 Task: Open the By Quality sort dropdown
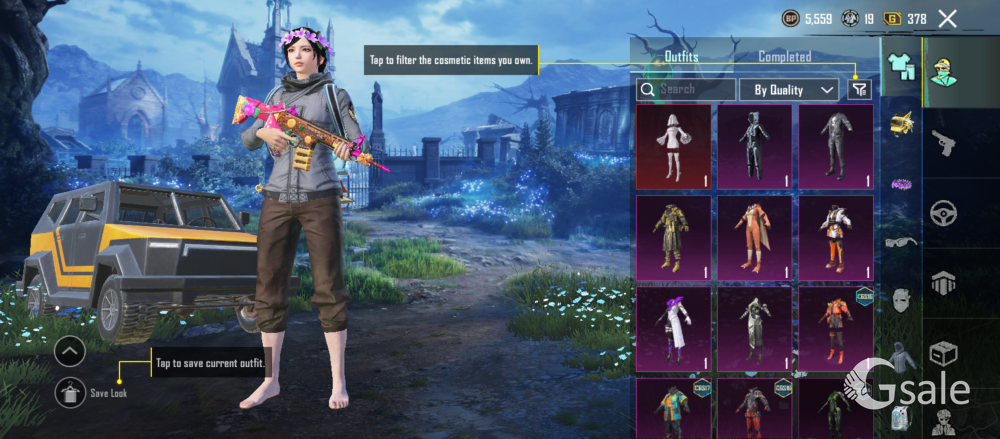pyautogui.click(x=789, y=89)
